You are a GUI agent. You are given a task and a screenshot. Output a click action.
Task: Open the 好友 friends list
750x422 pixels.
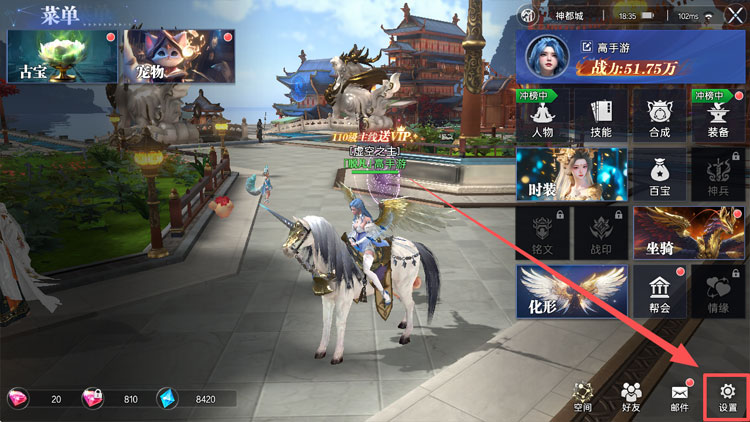(x=631, y=396)
